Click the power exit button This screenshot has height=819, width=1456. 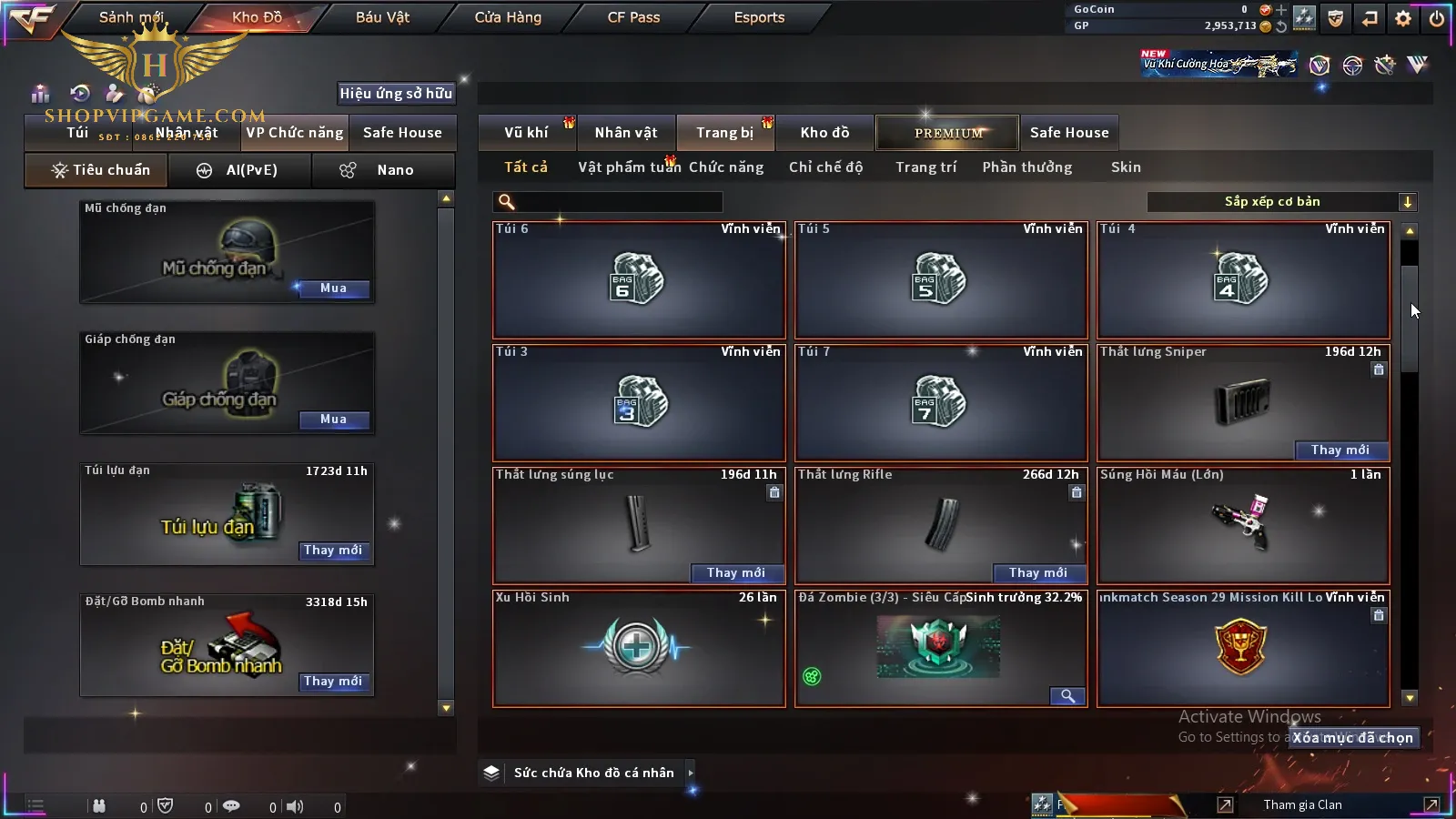1437,18
